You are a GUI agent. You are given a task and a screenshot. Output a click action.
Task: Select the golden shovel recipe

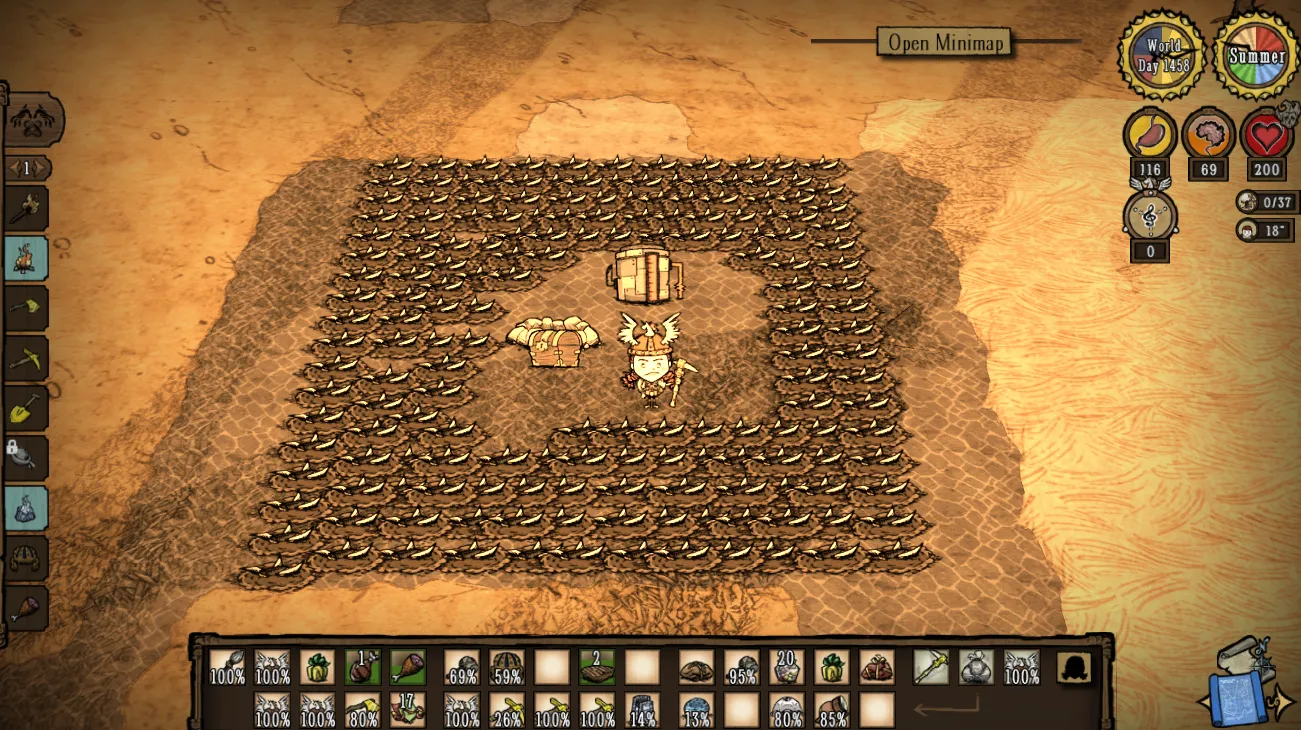[26, 408]
